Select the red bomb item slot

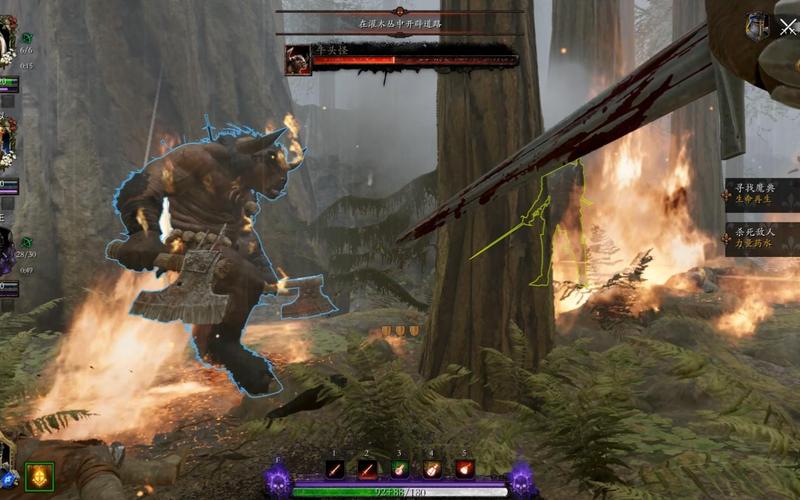tap(465, 469)
